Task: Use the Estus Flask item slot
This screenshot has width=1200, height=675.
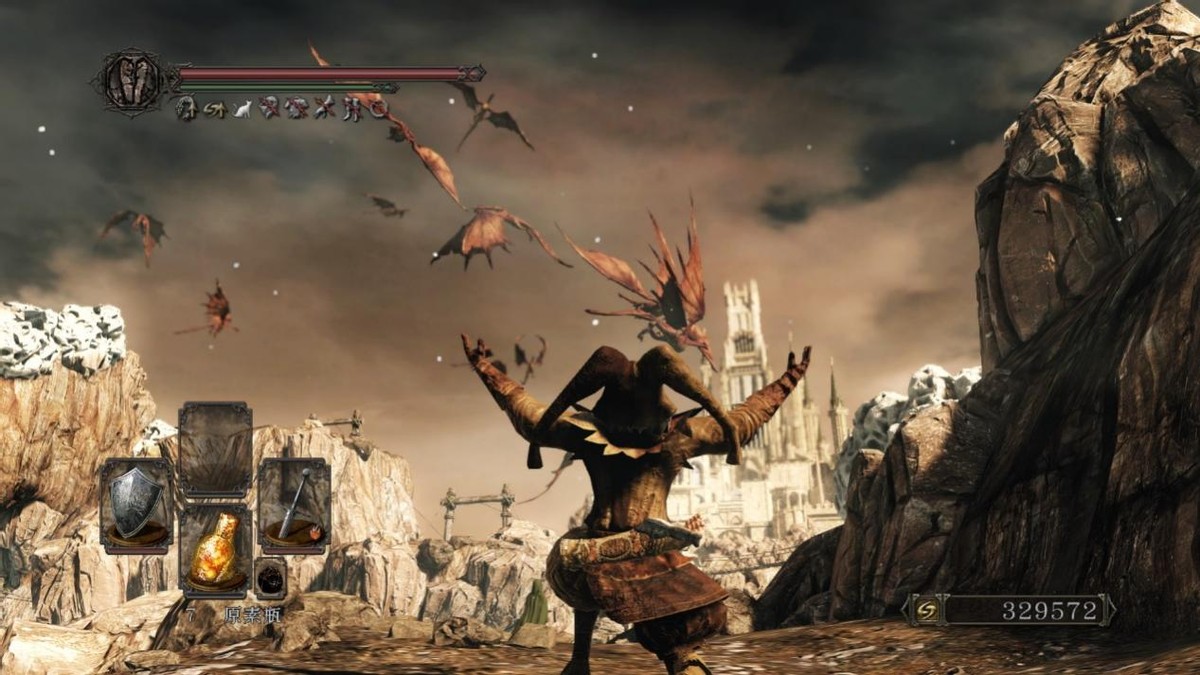Action: click(215, 550)
